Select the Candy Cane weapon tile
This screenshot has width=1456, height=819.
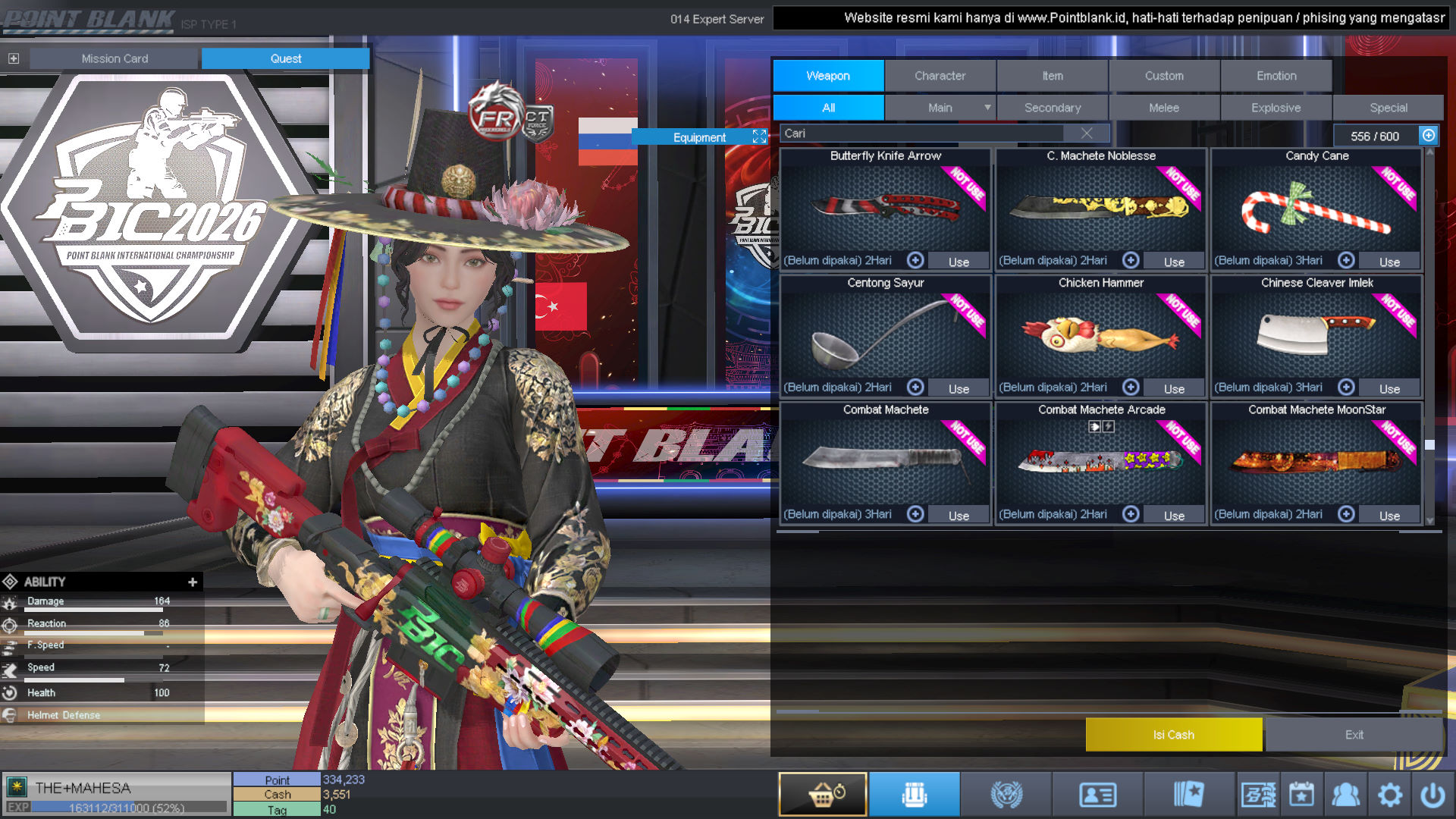(x=1316, y=209)
